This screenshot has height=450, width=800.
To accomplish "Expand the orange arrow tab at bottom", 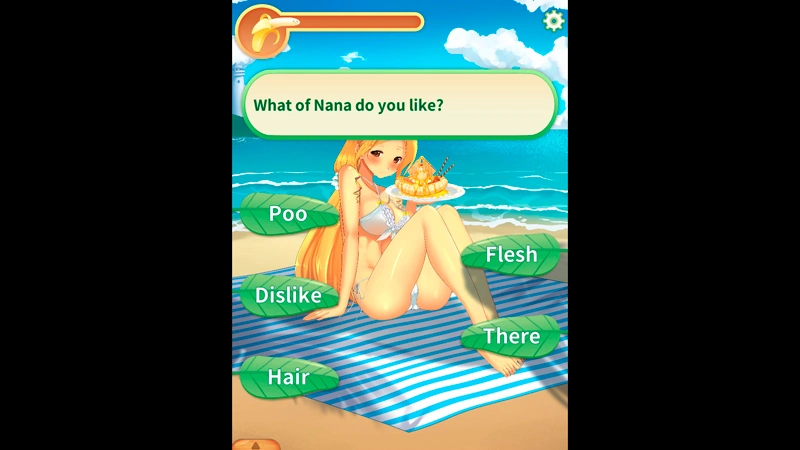I will (x=256, y=444).
